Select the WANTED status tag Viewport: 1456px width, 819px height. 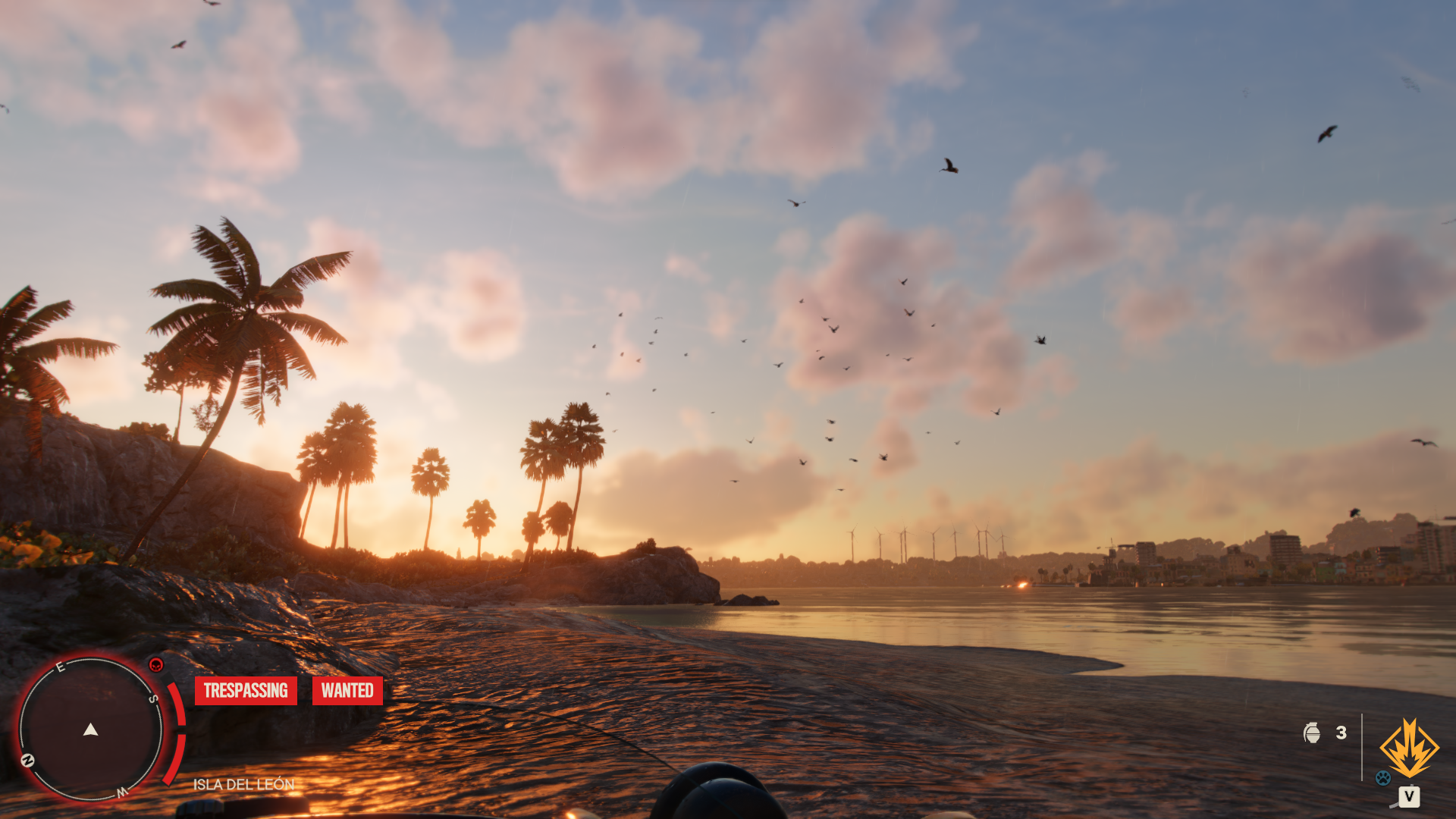point(347,690)
